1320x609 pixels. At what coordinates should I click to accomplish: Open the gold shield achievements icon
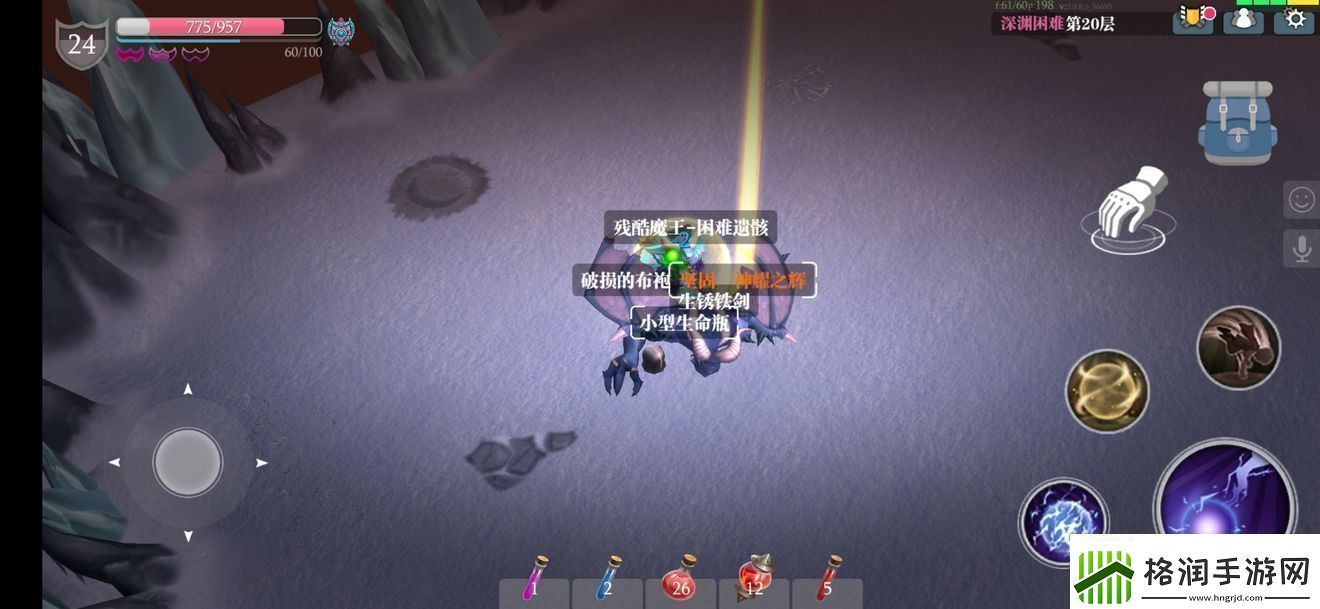coord(1192,19)
